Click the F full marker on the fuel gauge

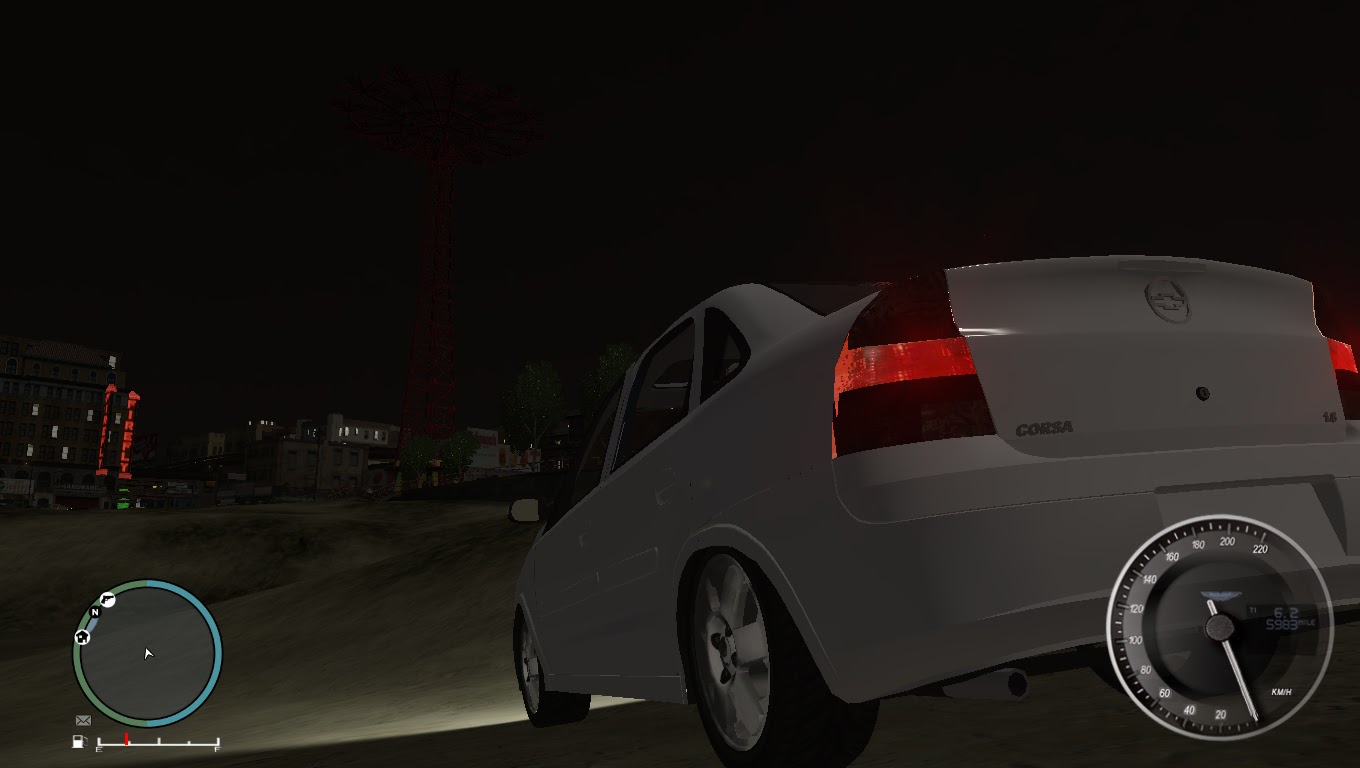click(217, 748)
